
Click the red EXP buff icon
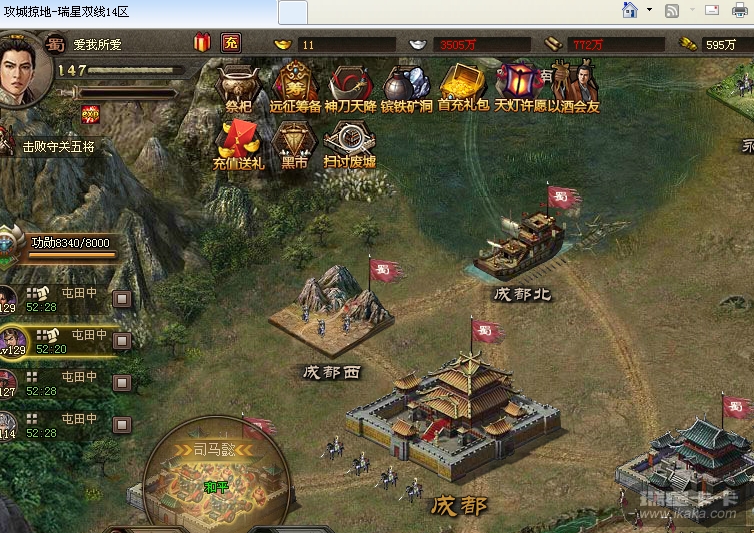click(90, 113)
